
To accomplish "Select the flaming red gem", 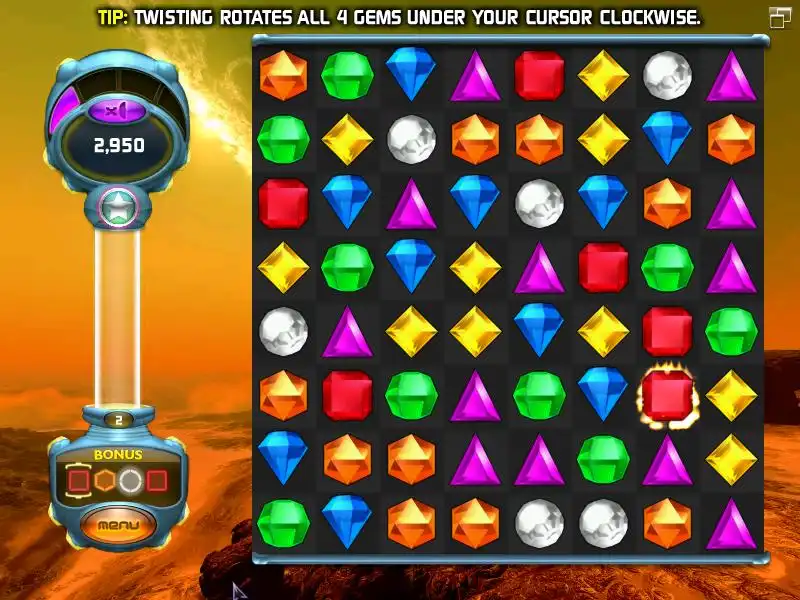I will tap(667, 395).
